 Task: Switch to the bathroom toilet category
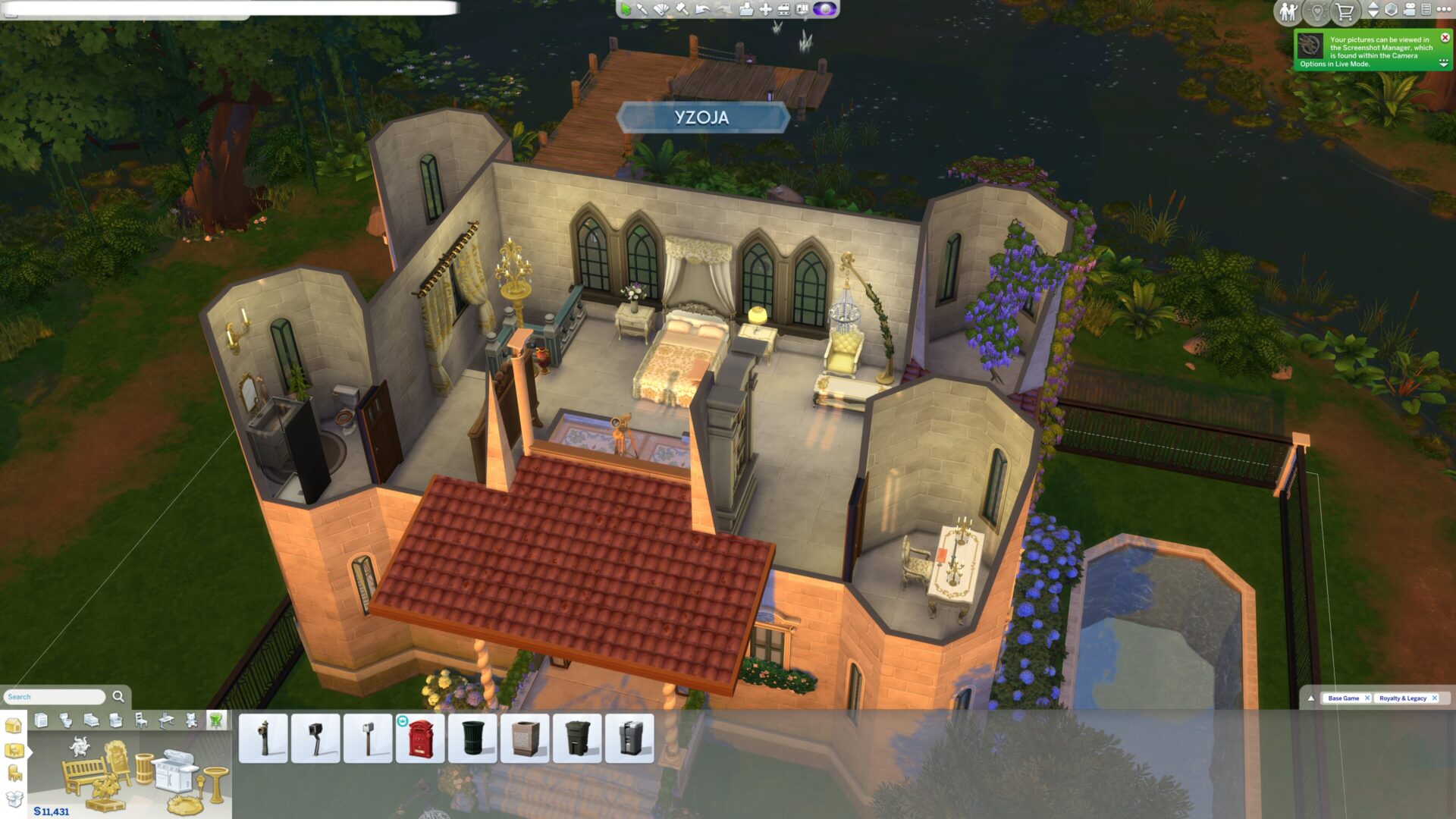[66, 720]
